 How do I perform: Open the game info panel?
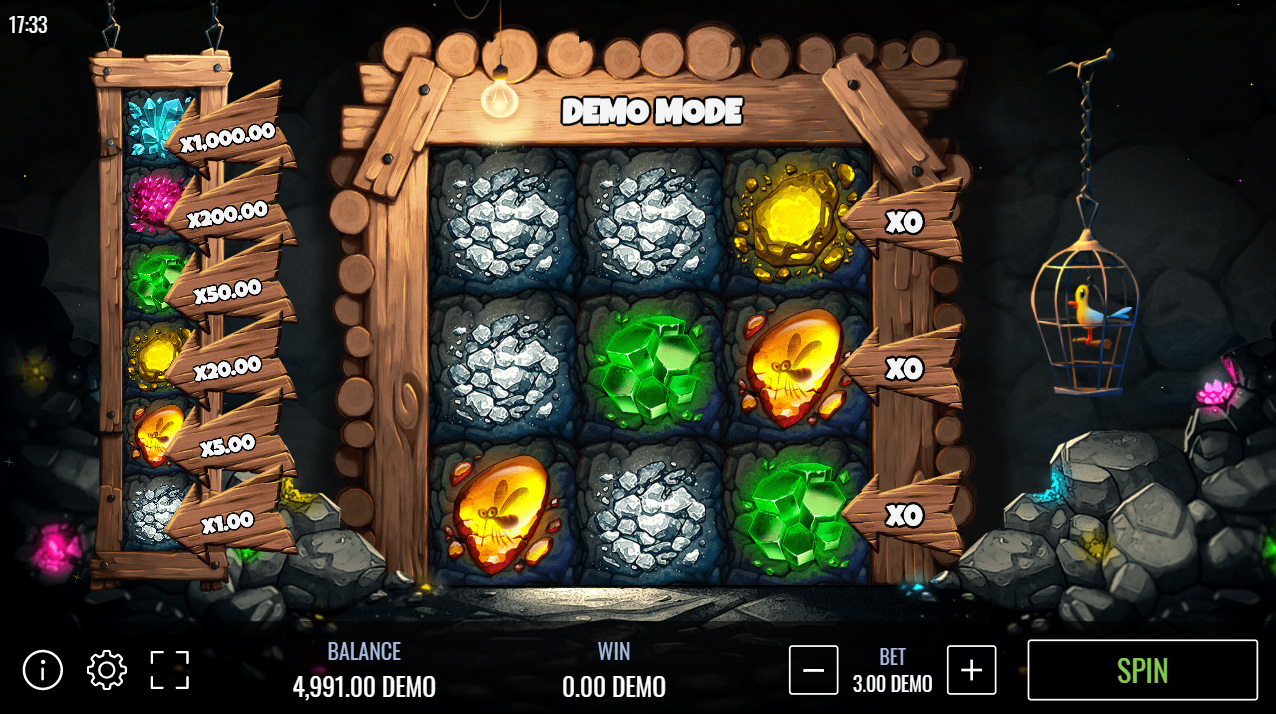tap(43, 670)
